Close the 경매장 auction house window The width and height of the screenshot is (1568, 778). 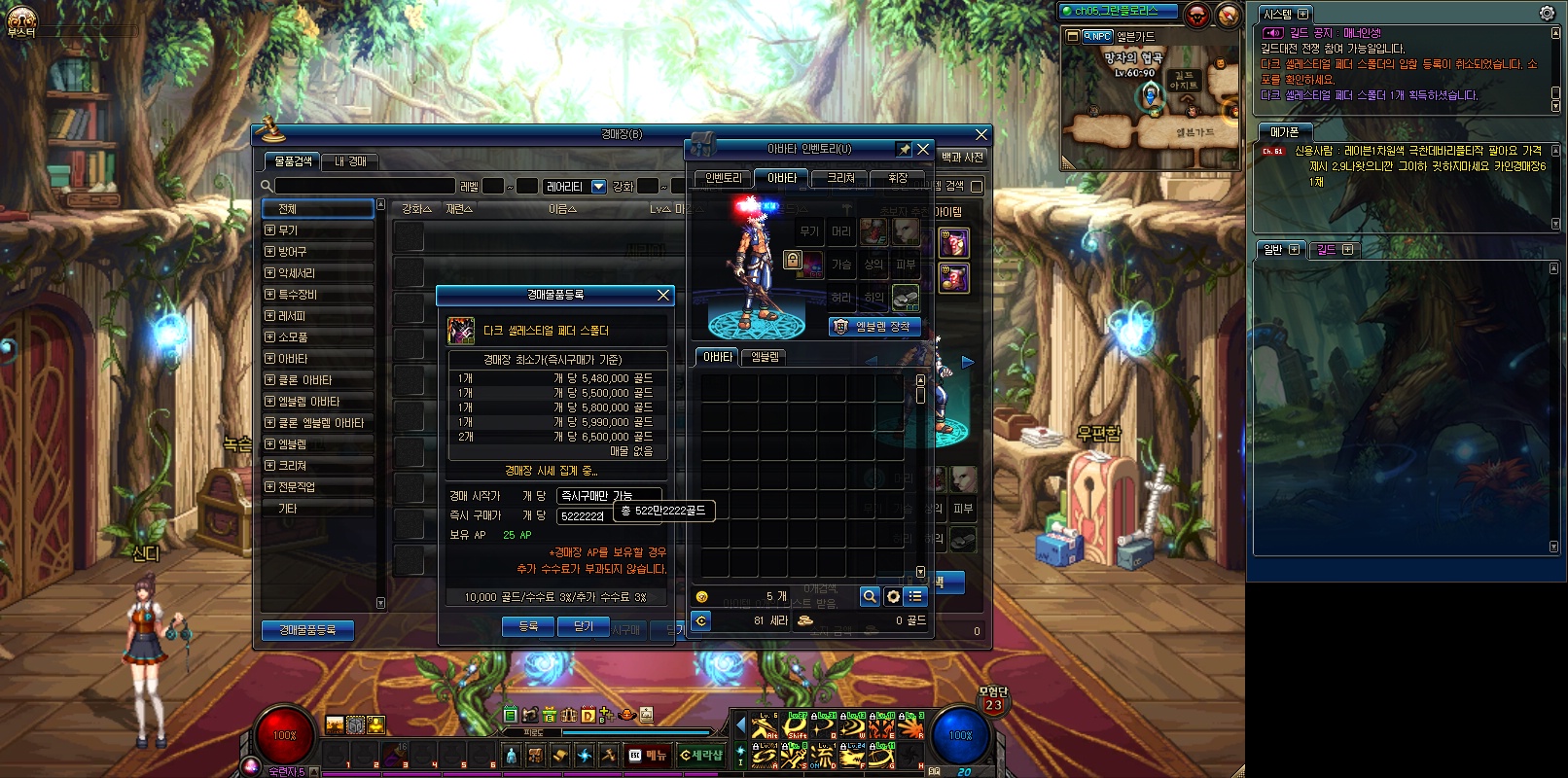(981, 134)
